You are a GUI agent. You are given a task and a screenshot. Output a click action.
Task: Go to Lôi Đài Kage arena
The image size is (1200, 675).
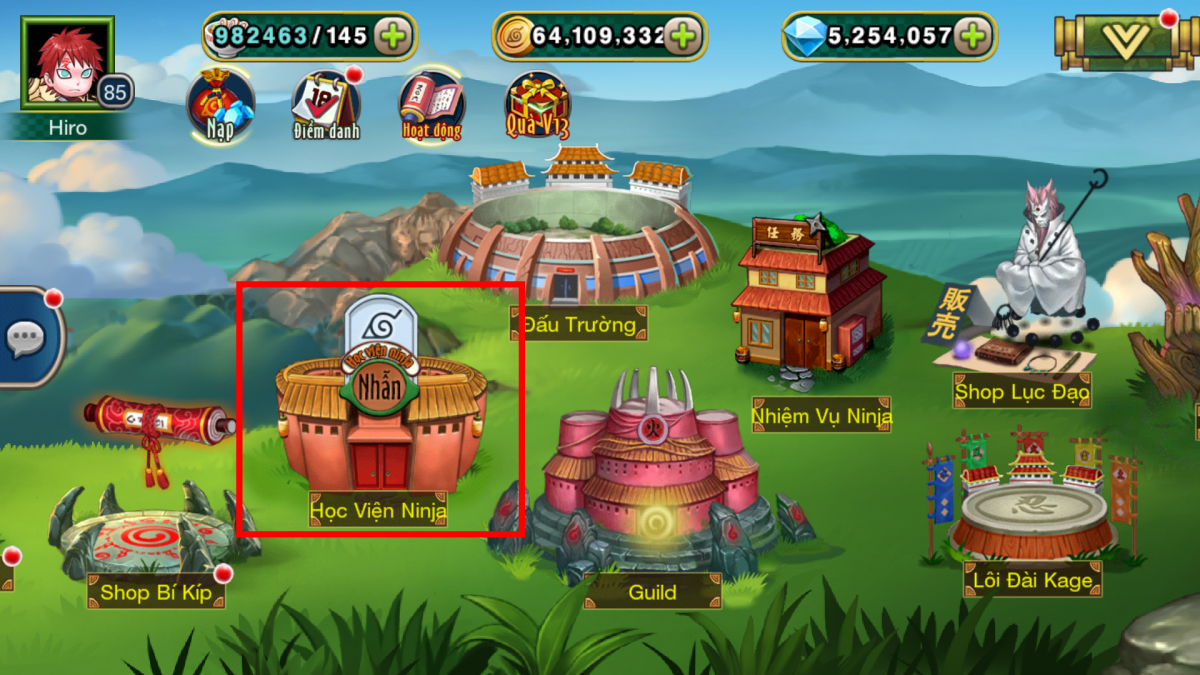pos(1032,510)
